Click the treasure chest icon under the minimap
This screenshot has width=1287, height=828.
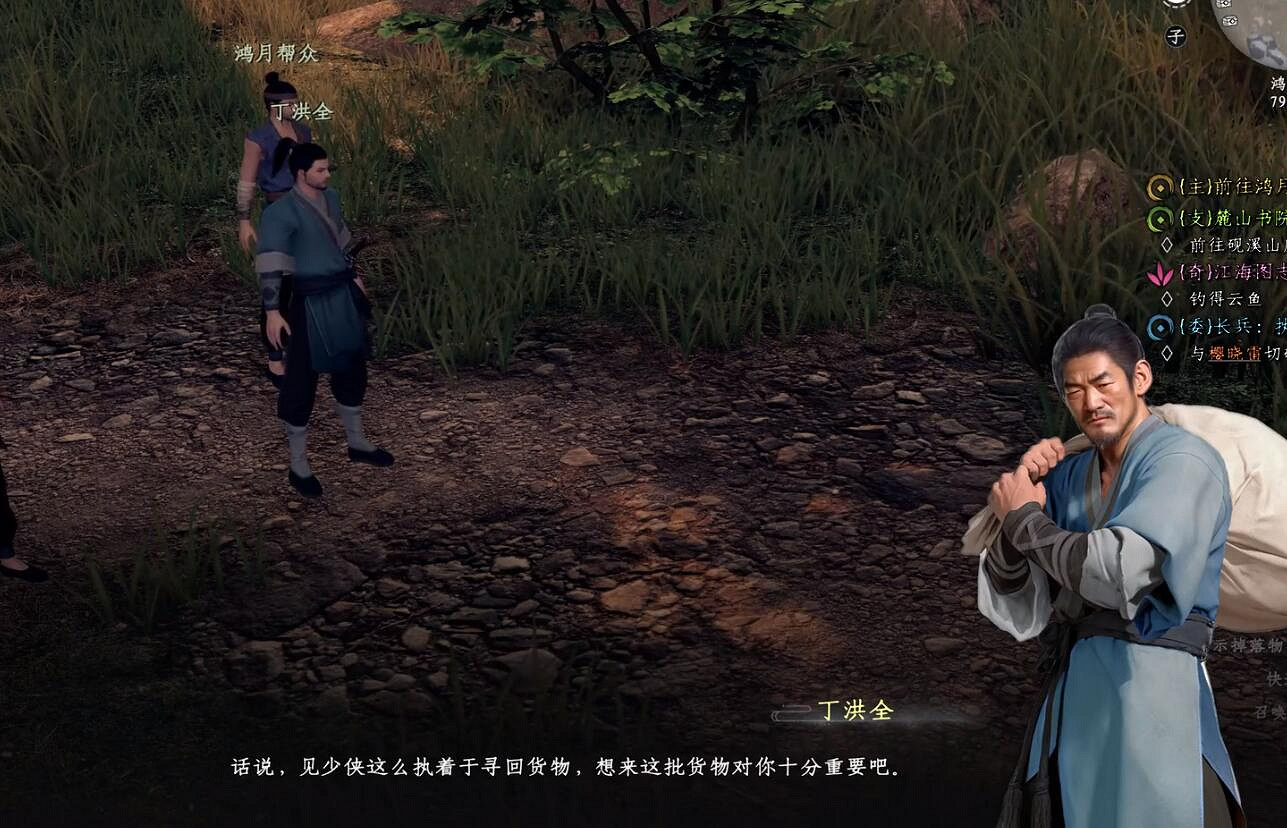tap(1230, 21)
